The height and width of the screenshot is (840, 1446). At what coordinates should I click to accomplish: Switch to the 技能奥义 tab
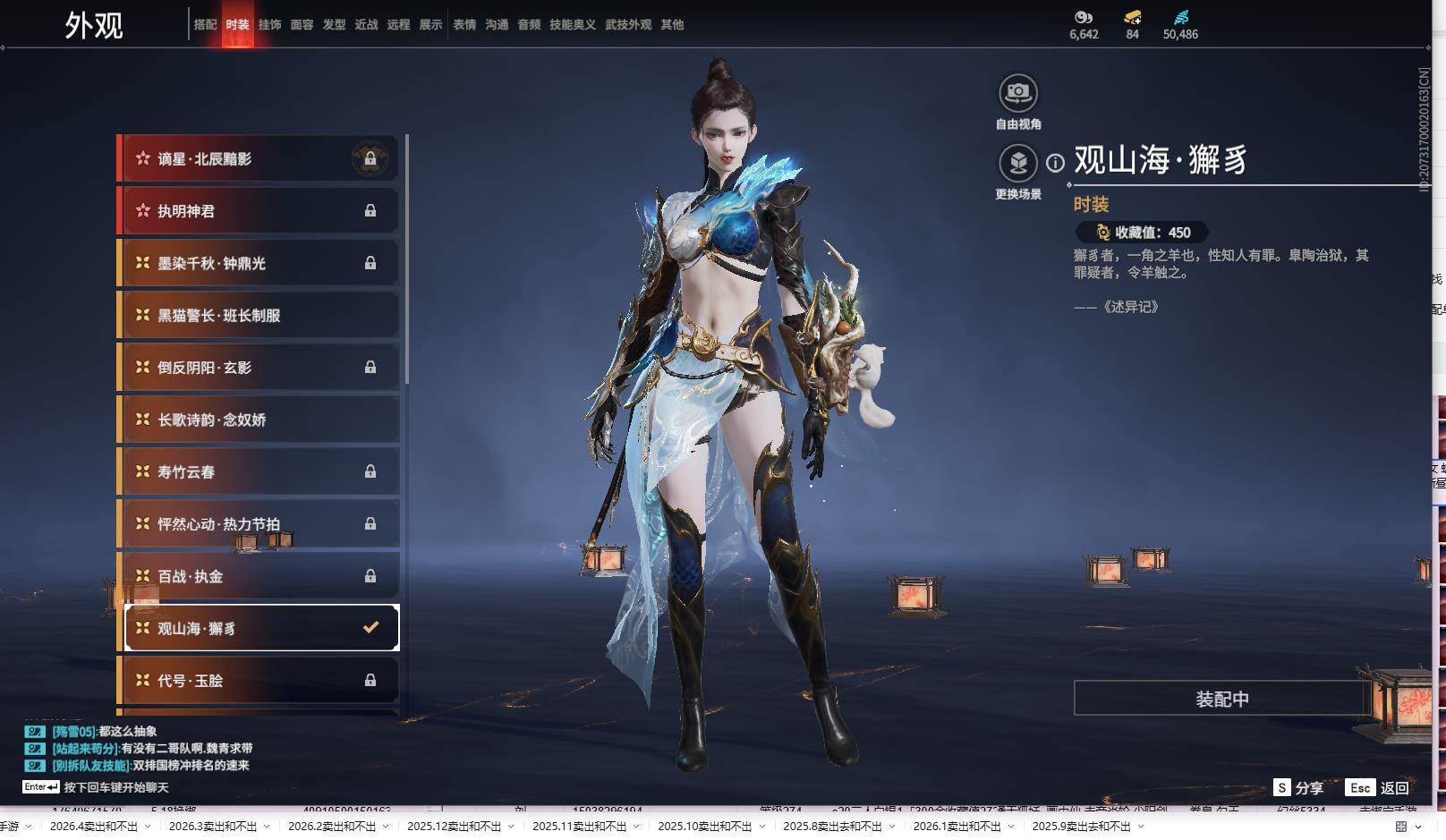[x=573, y=25]
